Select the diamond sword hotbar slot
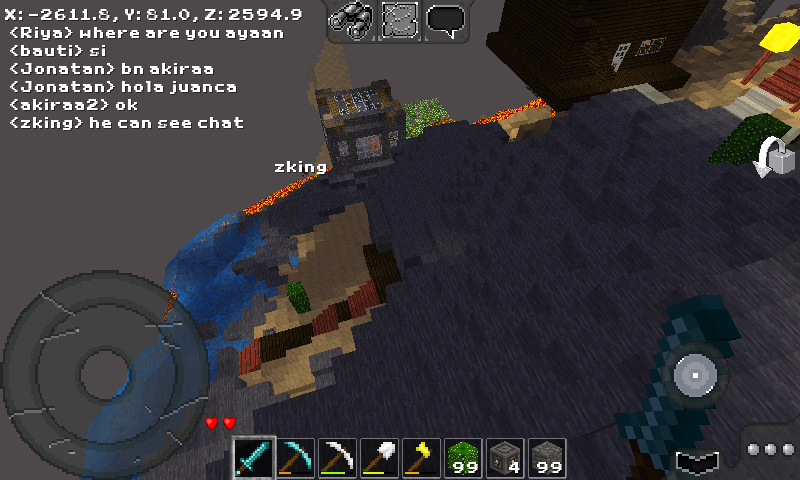The width and height of the screenshot is (800, 480). [x=253, y=458]
